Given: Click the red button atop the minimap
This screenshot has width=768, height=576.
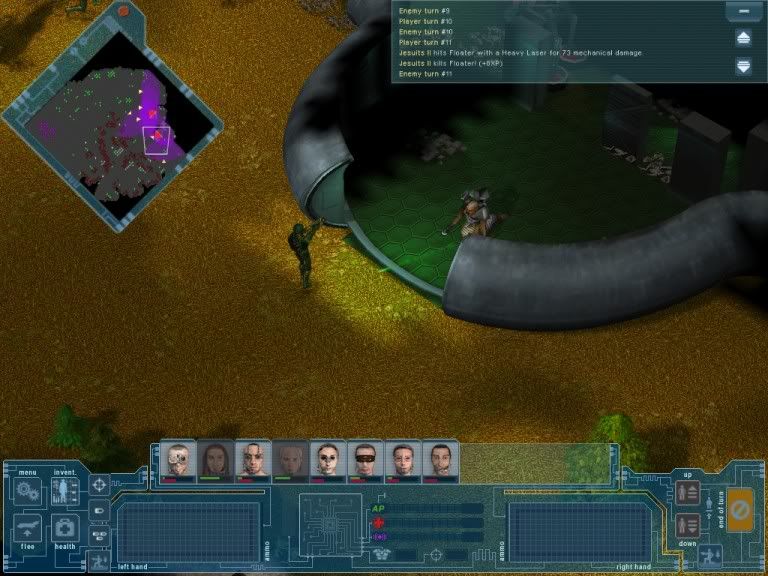Looking at the screenshot, I should click(x=123, y=11).
